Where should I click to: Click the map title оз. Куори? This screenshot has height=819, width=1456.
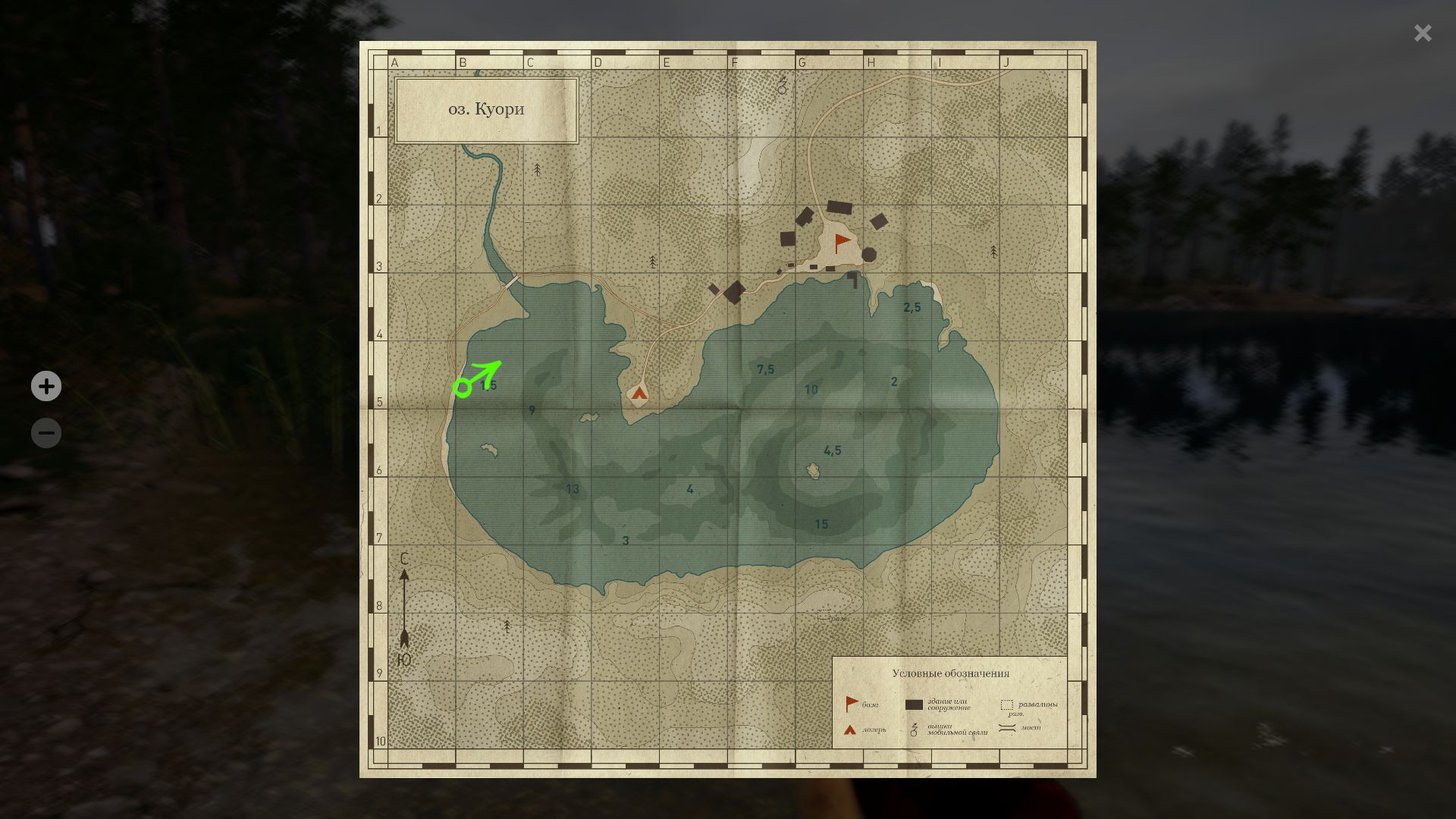click(485, 108)
